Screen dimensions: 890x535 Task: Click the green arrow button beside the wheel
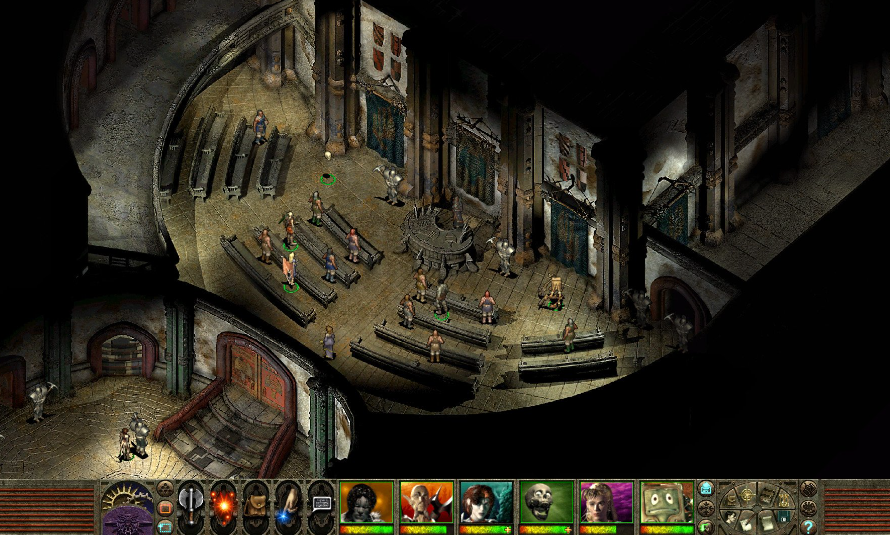coord(706,526)
